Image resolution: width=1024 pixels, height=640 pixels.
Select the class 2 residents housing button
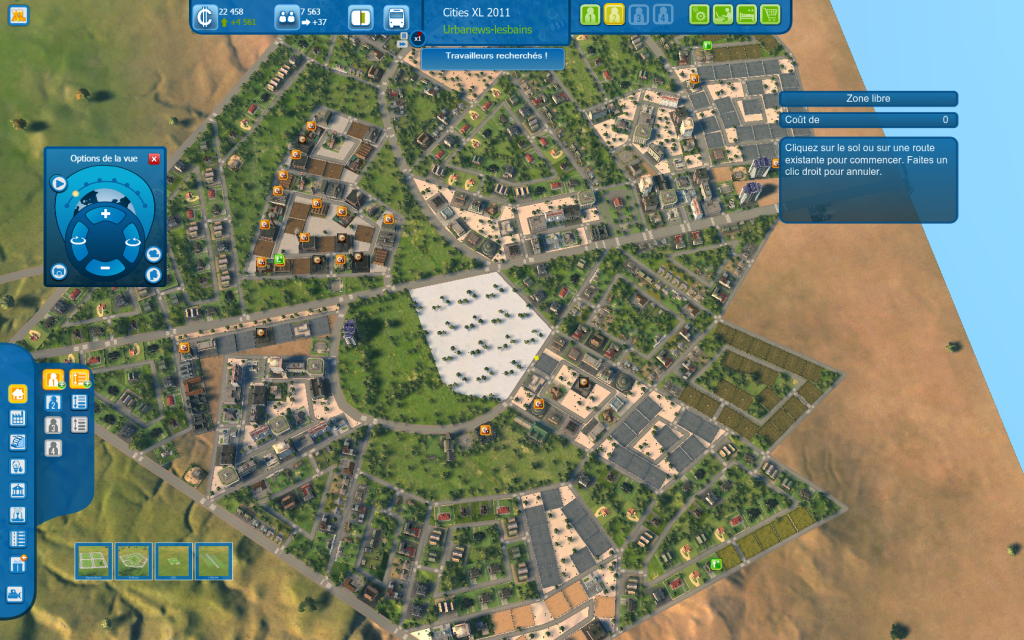pos(54,402)
